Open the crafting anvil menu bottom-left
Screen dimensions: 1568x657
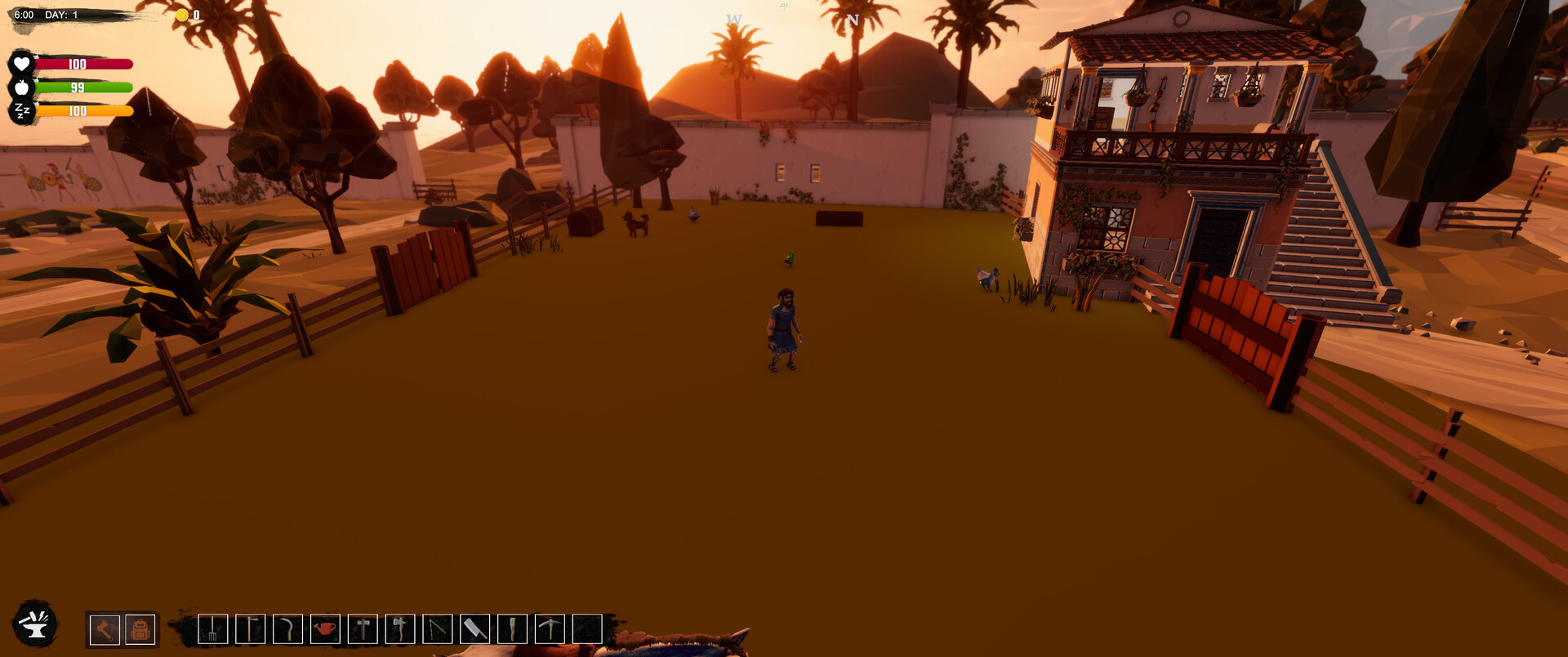pos(33,627)
